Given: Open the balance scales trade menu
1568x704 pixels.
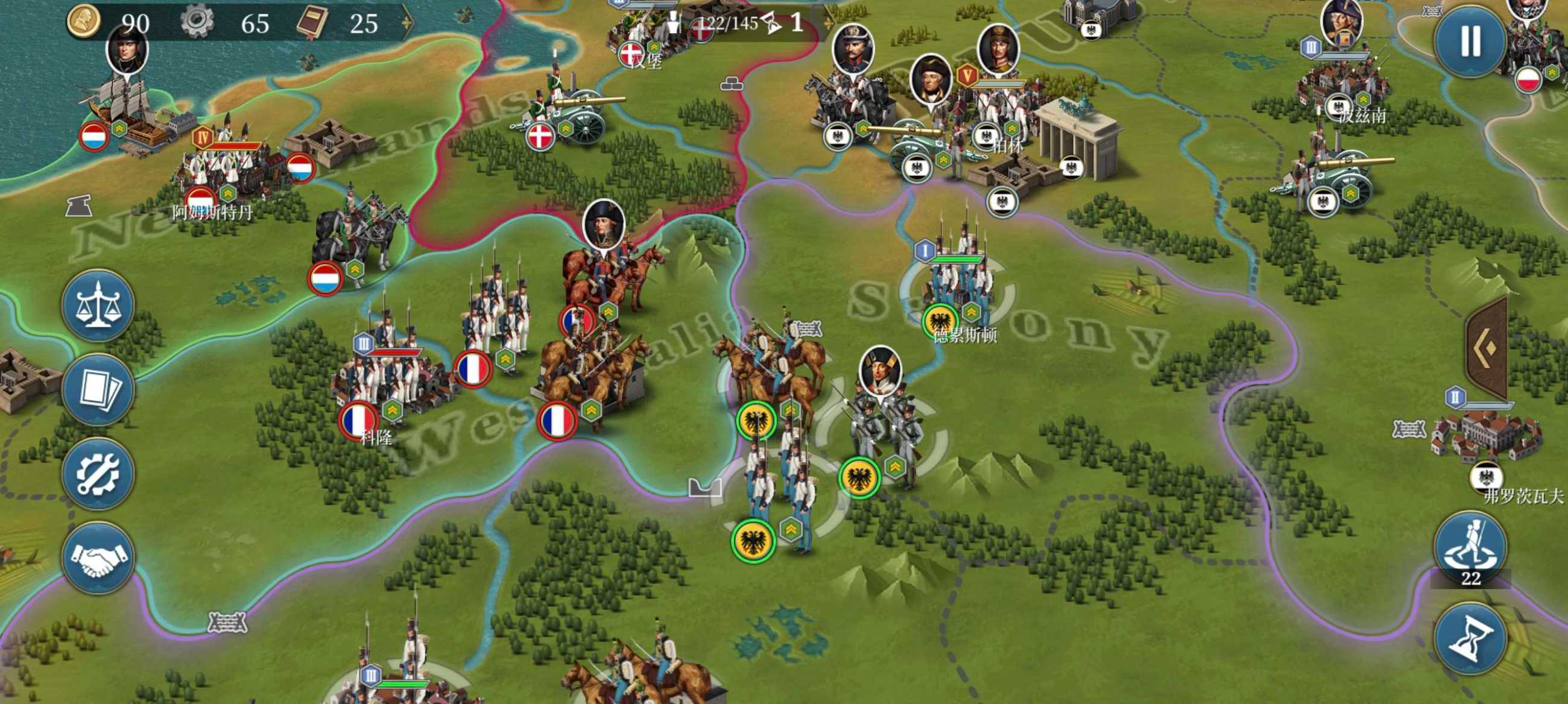Looking at the screenshot, I should [x=97, y=306].
